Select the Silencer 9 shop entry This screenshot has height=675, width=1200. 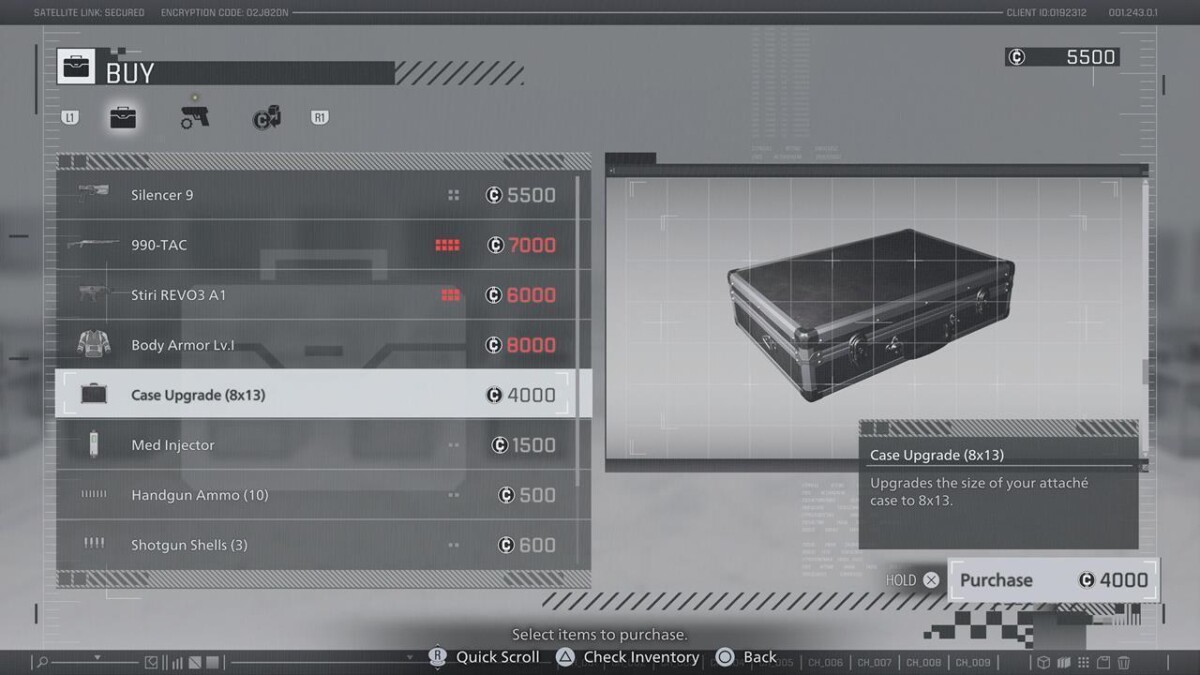(x=320, y=195)
